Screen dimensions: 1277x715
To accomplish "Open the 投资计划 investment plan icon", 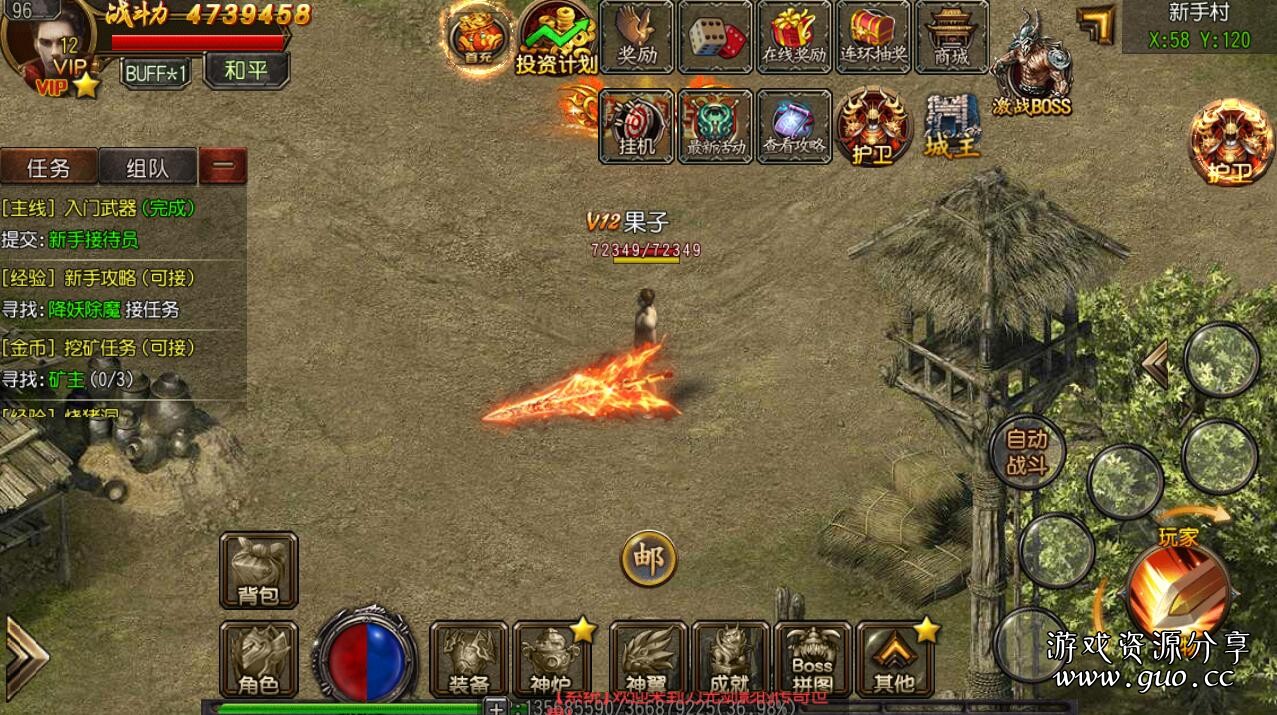I will 556,39.
